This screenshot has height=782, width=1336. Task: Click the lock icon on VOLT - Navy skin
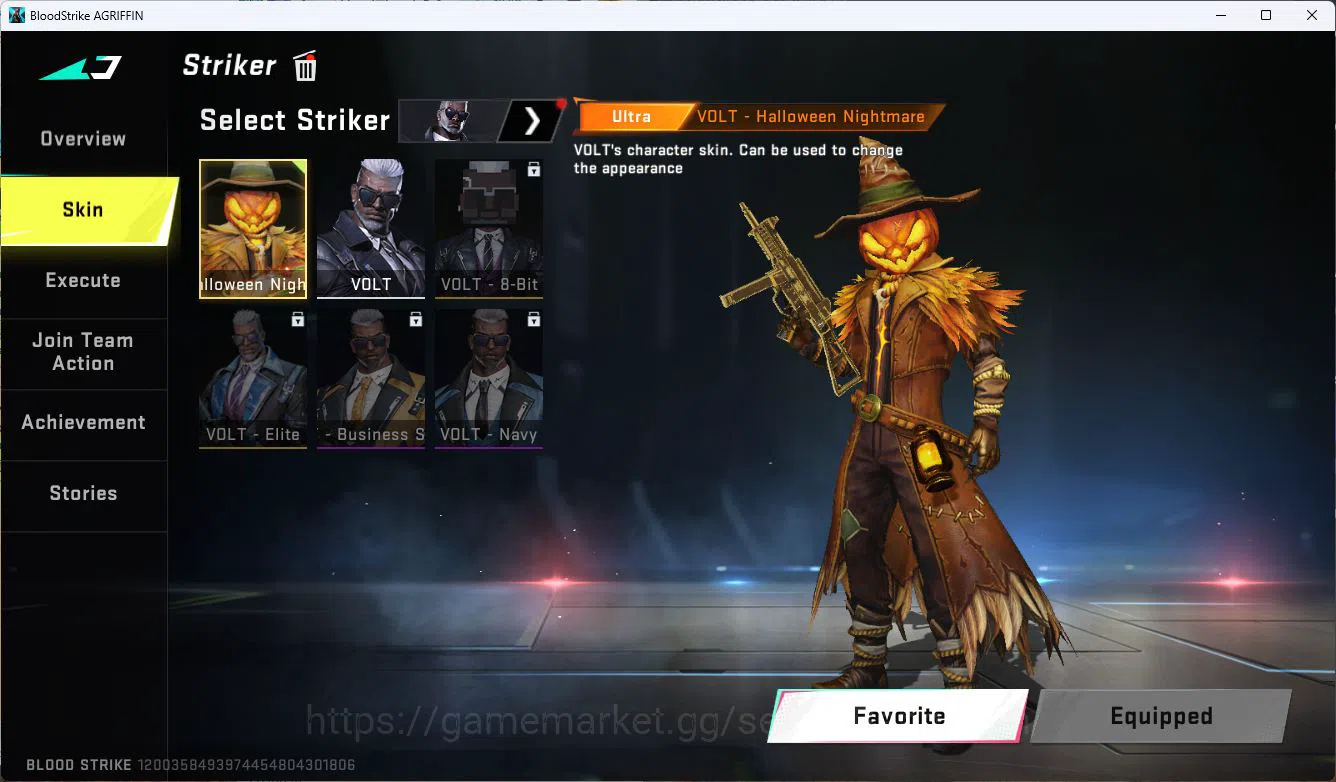tap(534, 319)
